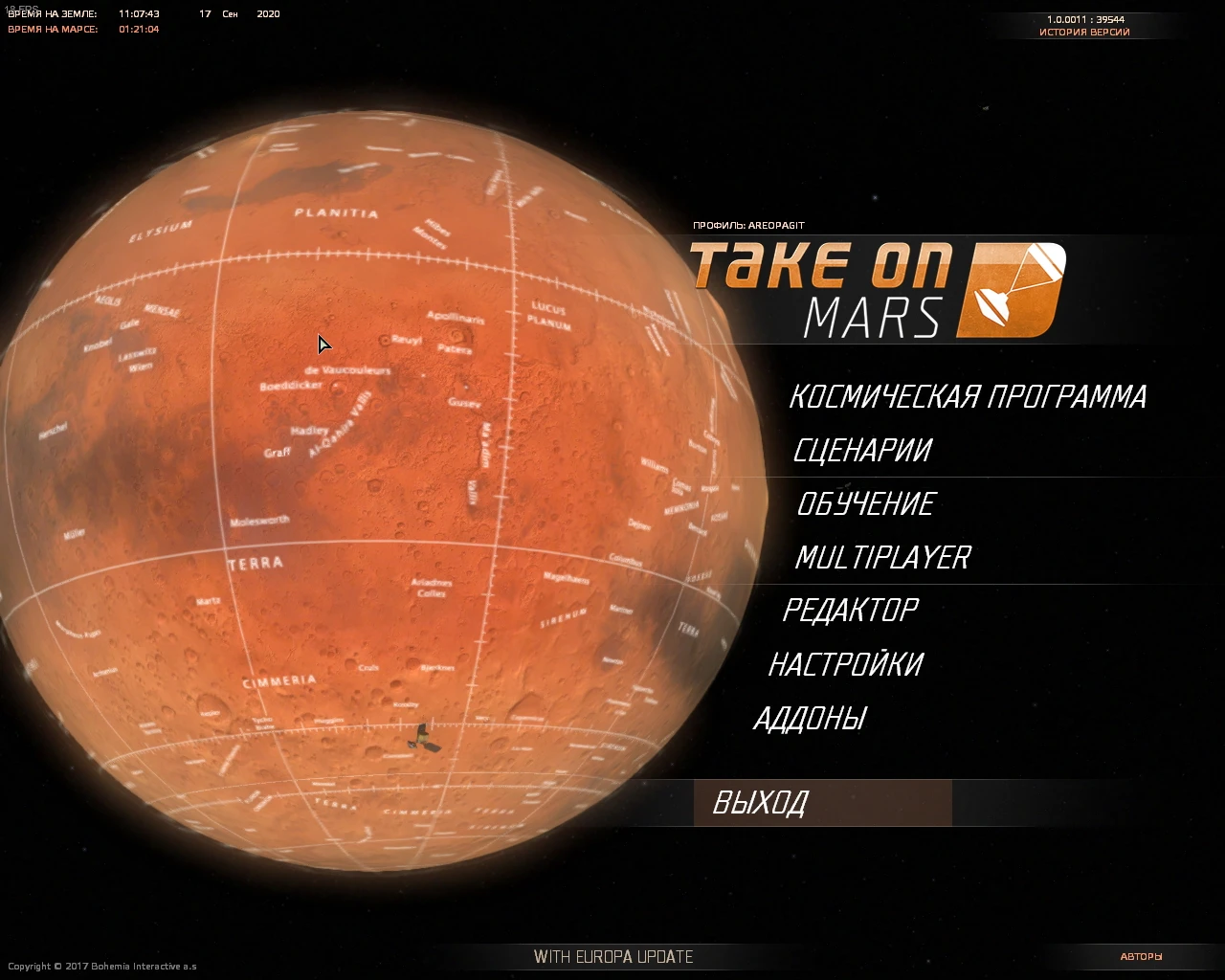The height and width of the screenshot is (980, 1225).
Task: Click the WITH EUROPA UPDATE banner
Action: (x=615, y=955)
